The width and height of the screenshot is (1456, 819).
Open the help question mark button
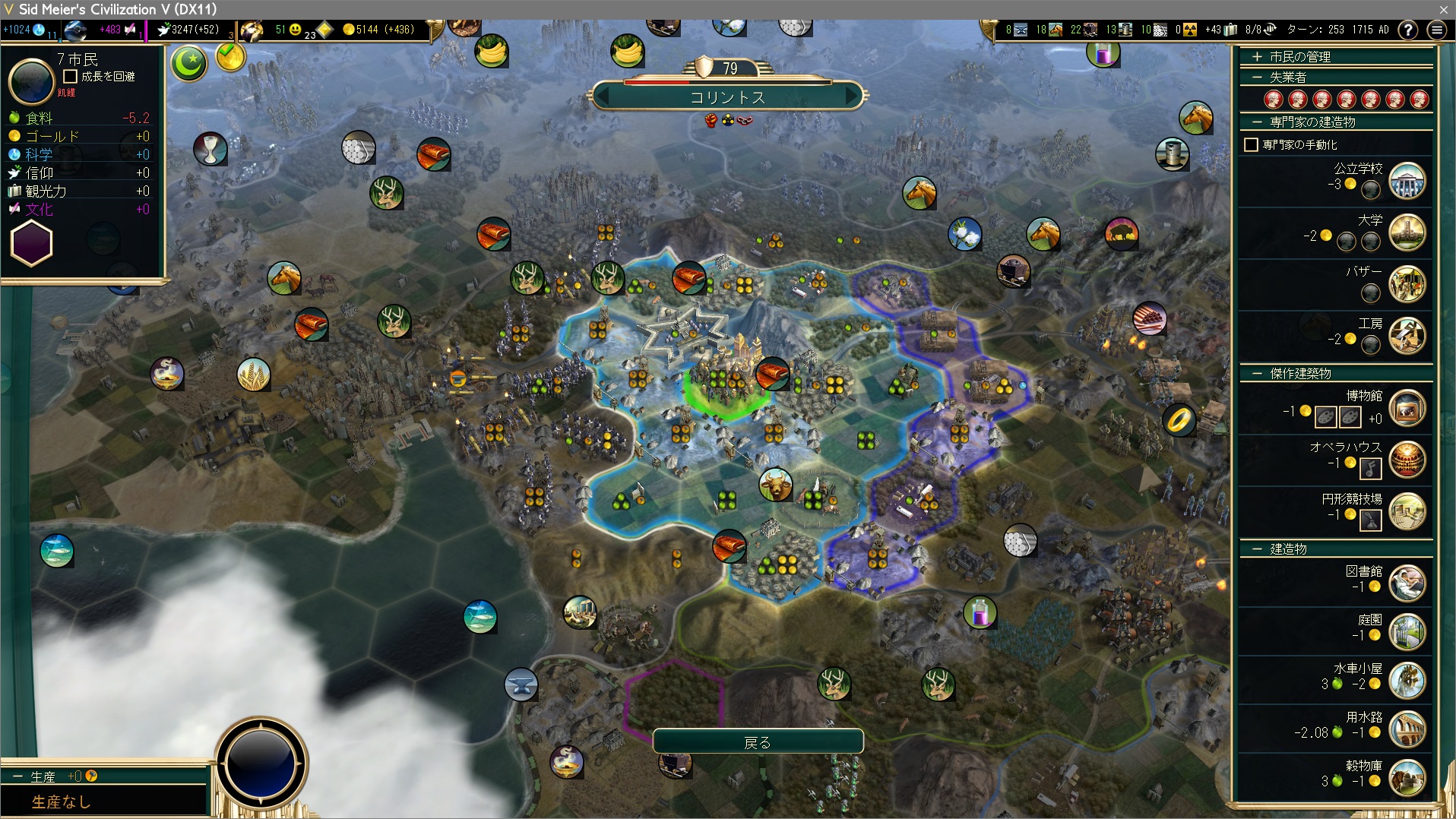1408,30
